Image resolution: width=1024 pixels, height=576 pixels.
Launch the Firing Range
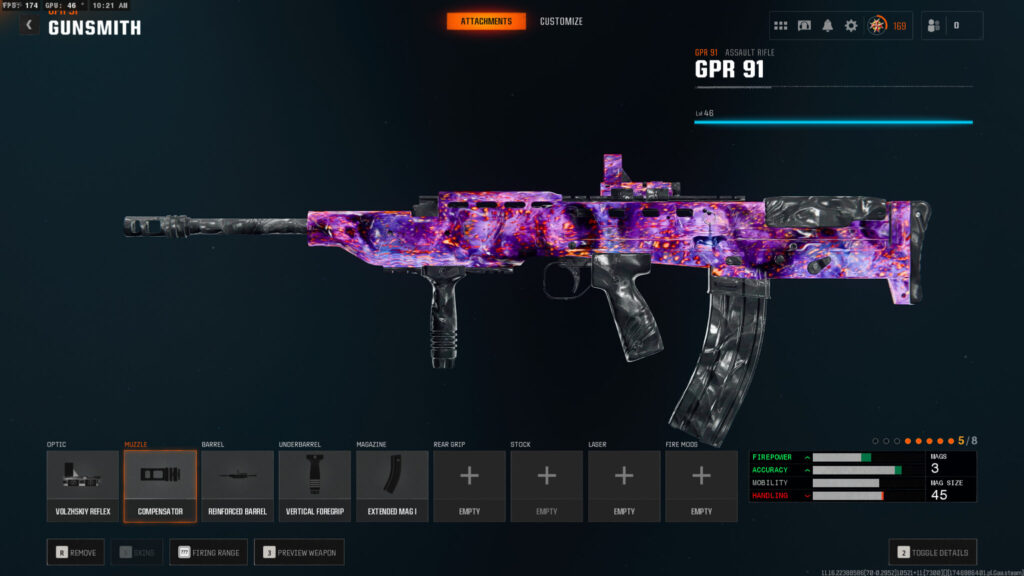(208, 552)
